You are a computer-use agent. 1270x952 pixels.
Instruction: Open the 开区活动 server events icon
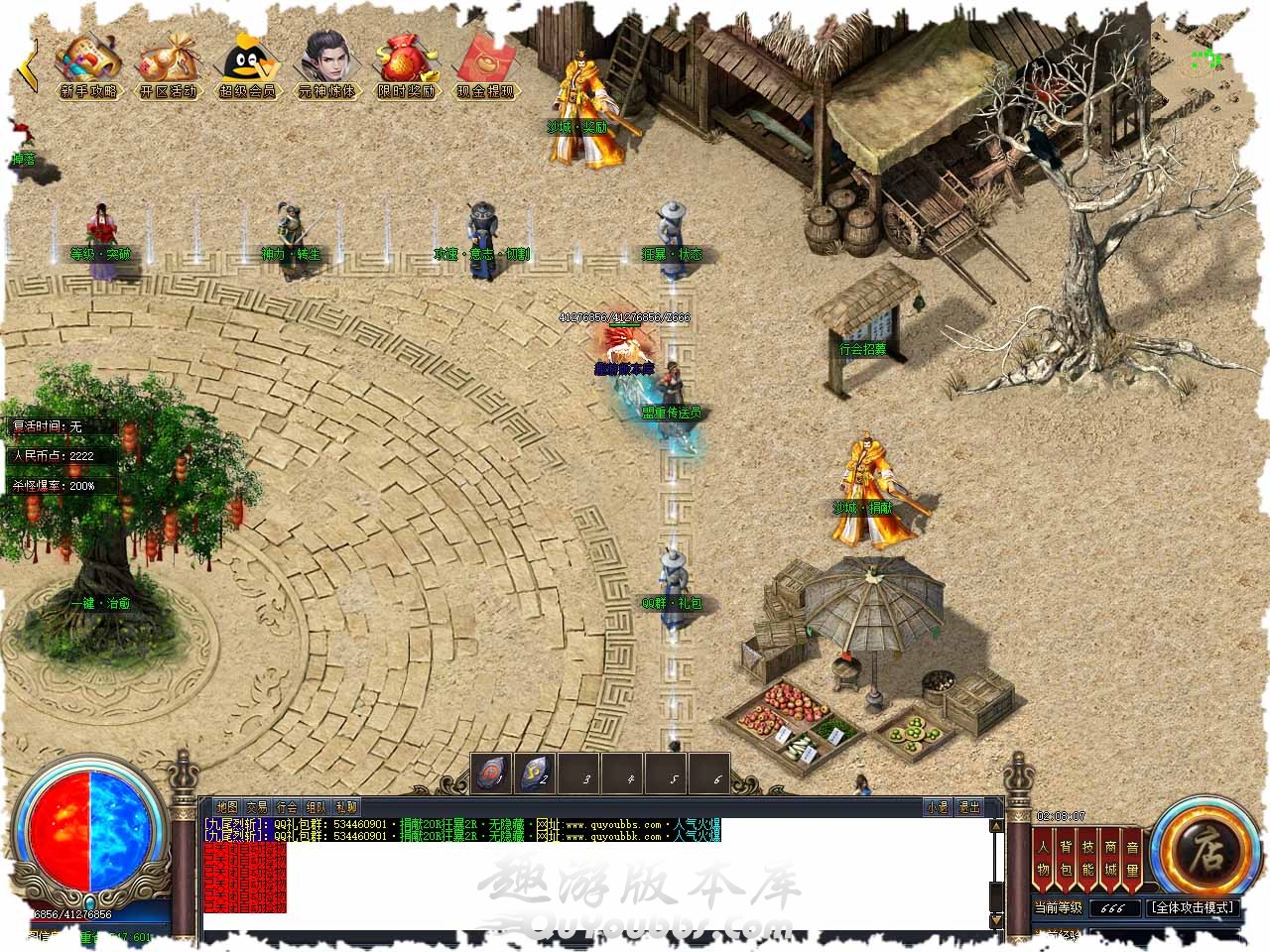[x=168, y=66]
